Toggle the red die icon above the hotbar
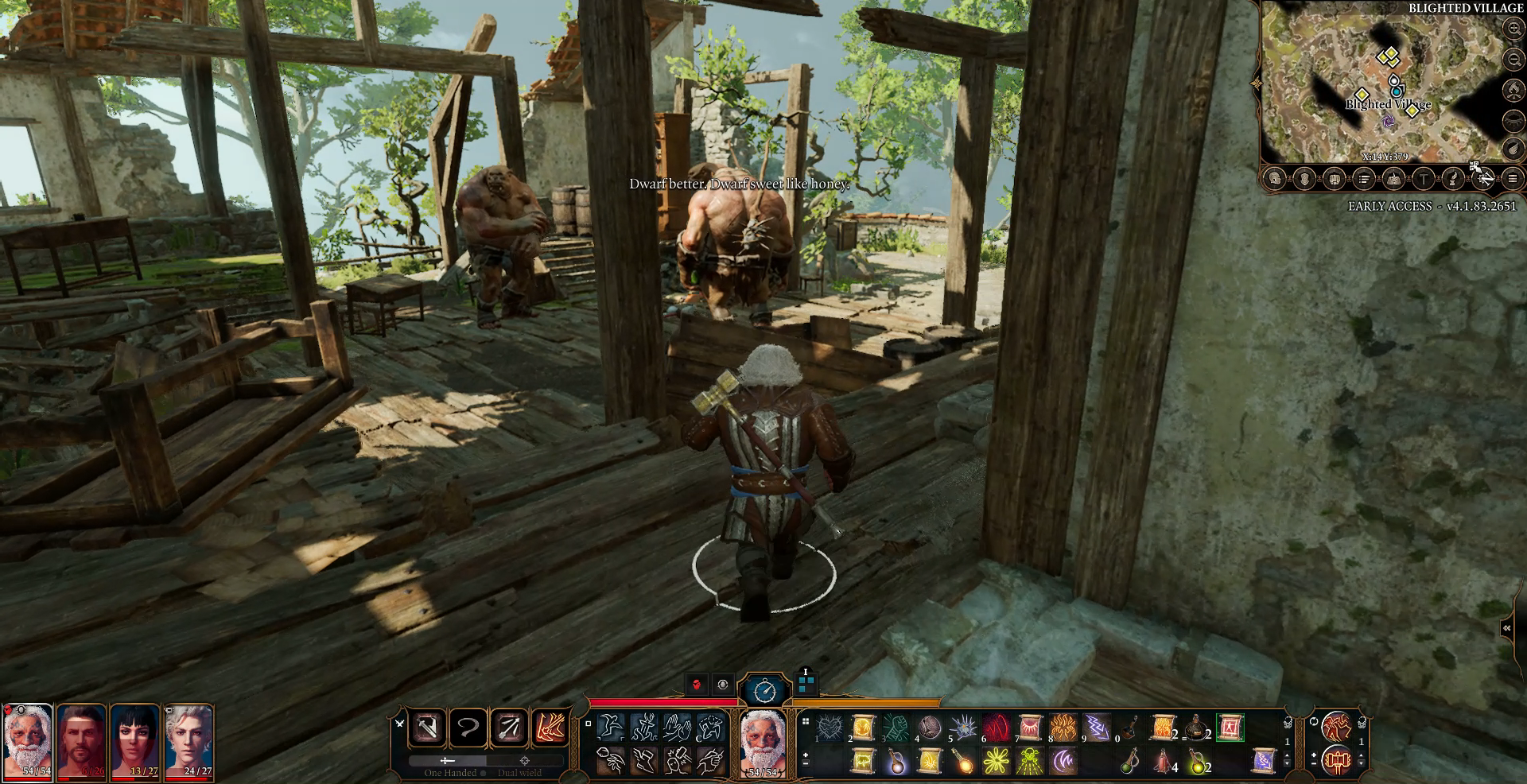This screenshot has height=784, width=1527. pyautogui.click(x=696, y=684)
